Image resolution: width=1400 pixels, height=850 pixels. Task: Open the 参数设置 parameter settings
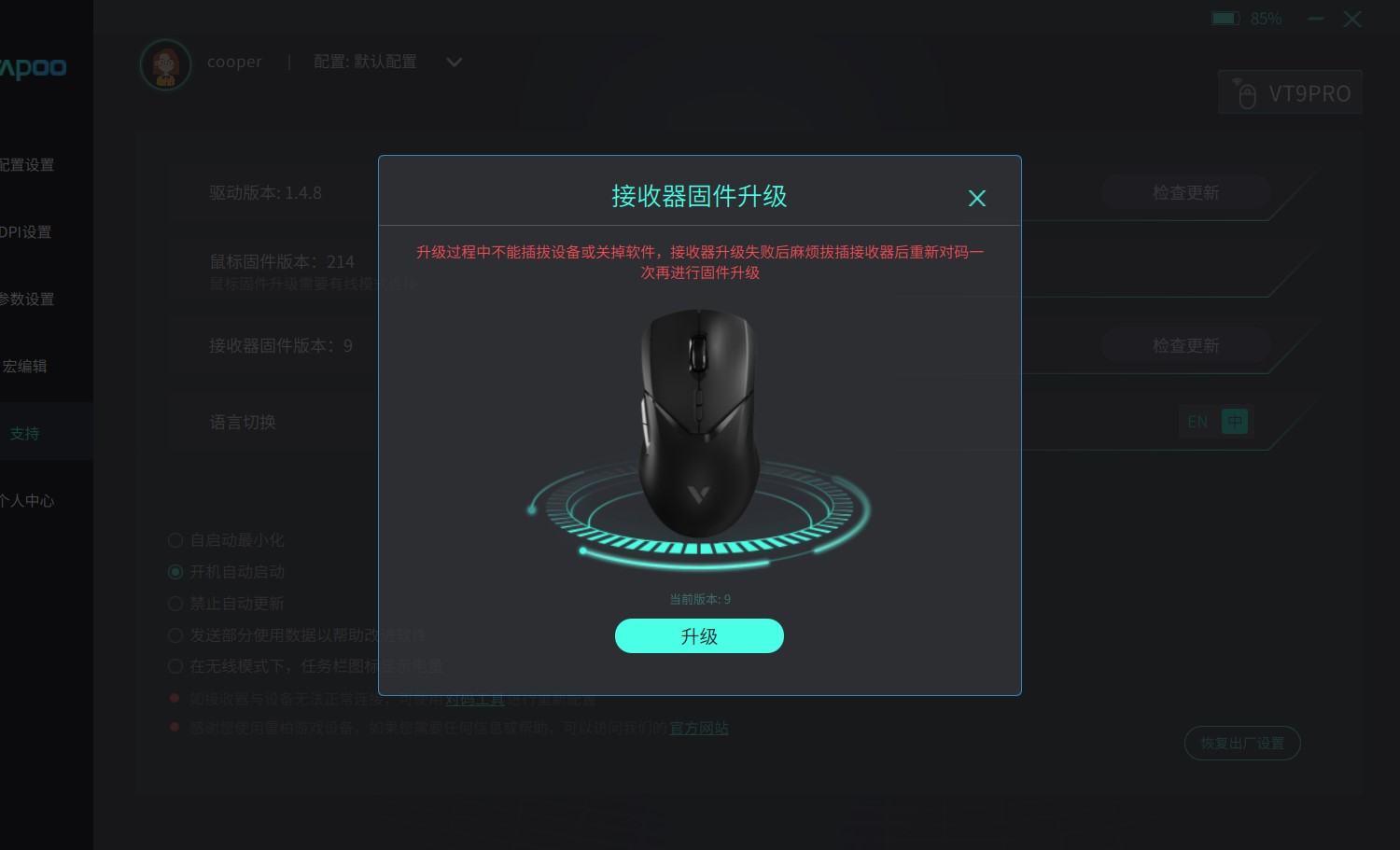[x=28, y=299]
